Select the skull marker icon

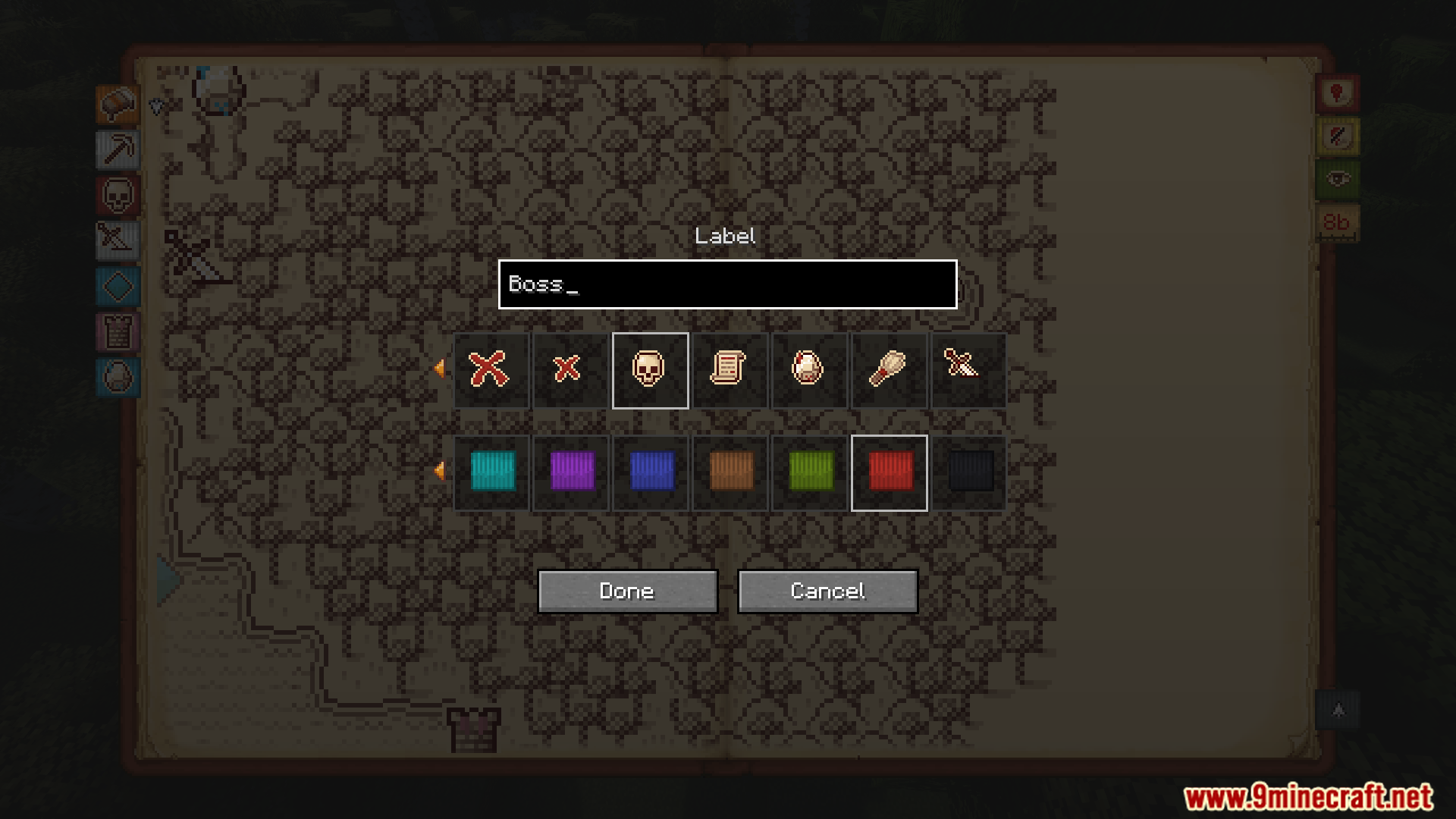tap(650, 370)
